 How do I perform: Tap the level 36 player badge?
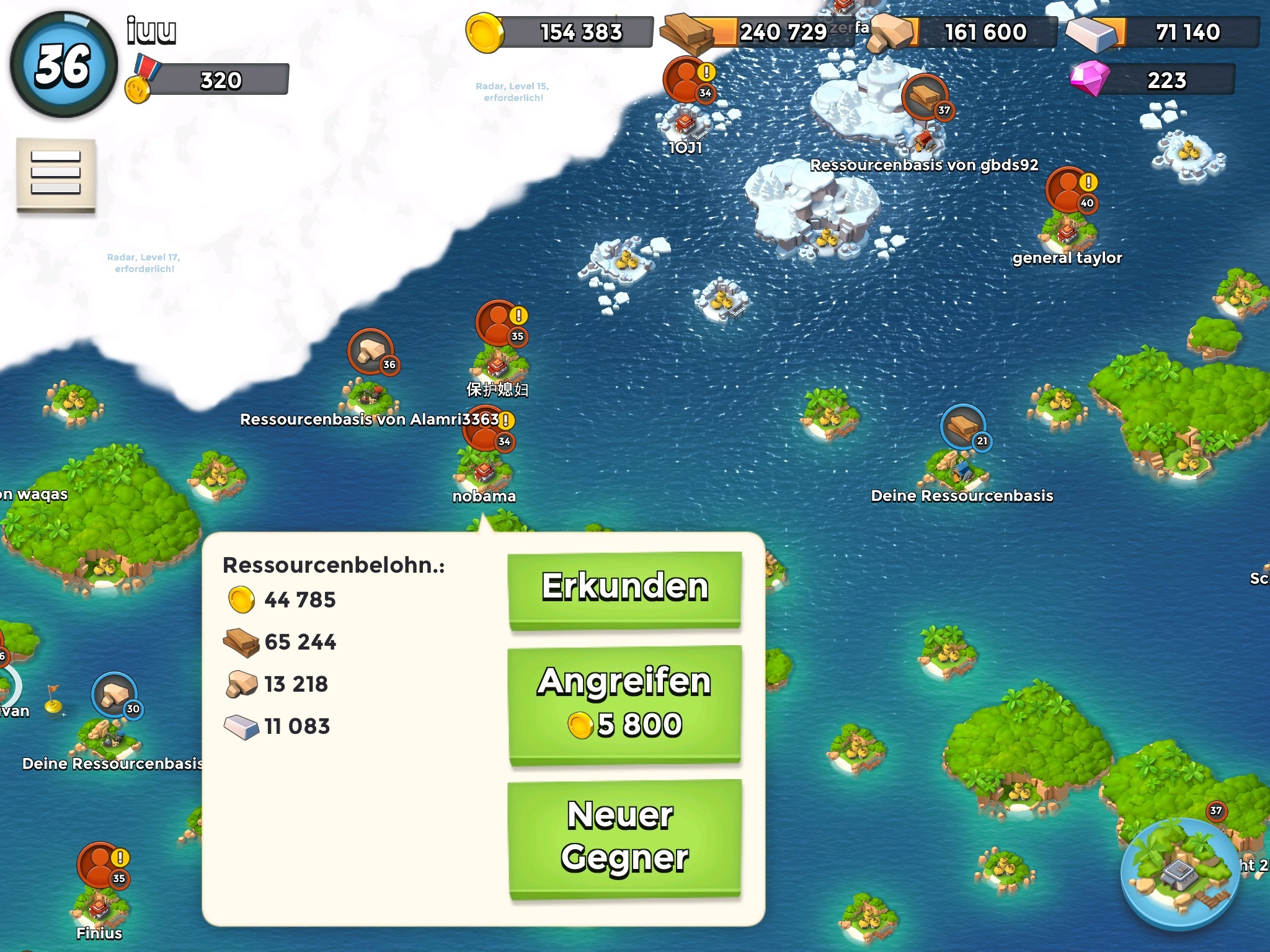(63, 64)
